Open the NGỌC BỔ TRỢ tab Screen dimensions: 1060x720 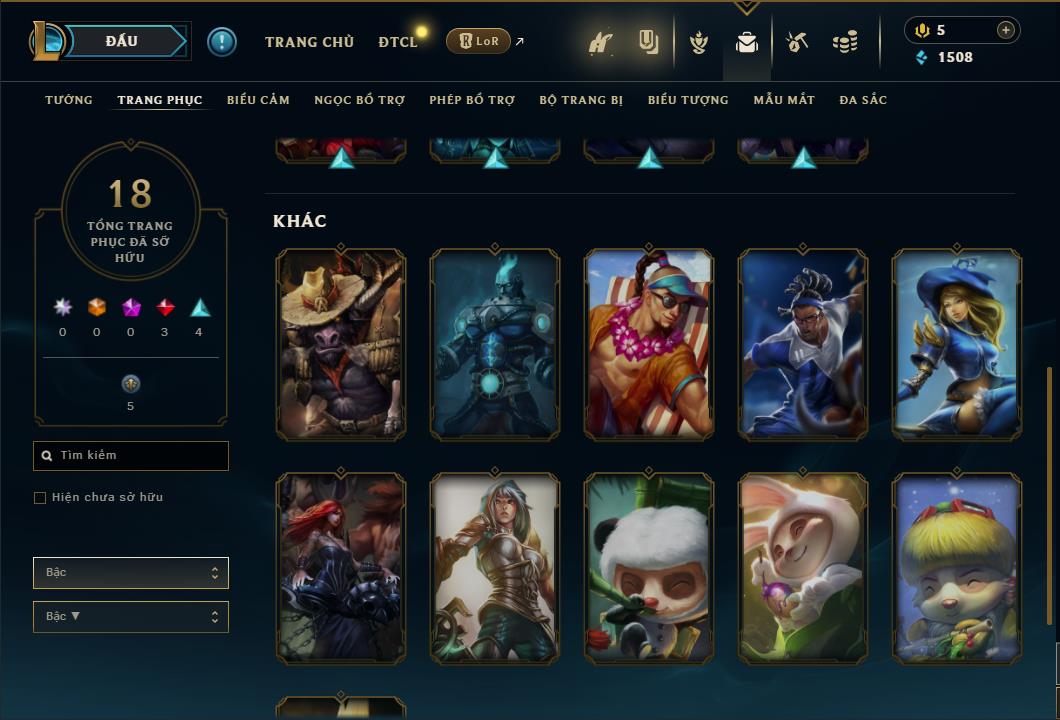pos(359,100)
